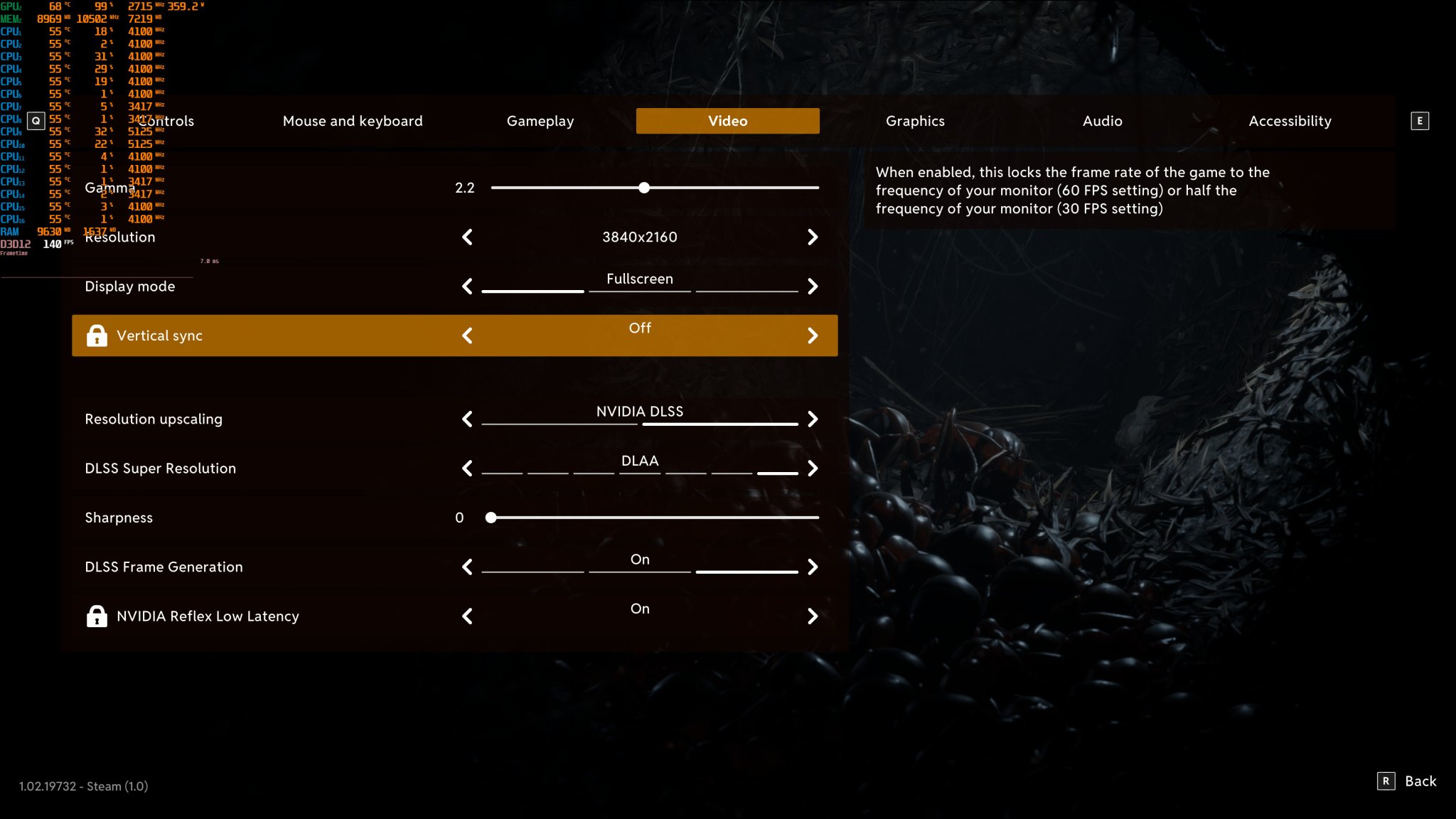Click the right arrow on NVIDIA Reflex Low Latency
This screenshot has height=819, width=1456.
point(813,616)
